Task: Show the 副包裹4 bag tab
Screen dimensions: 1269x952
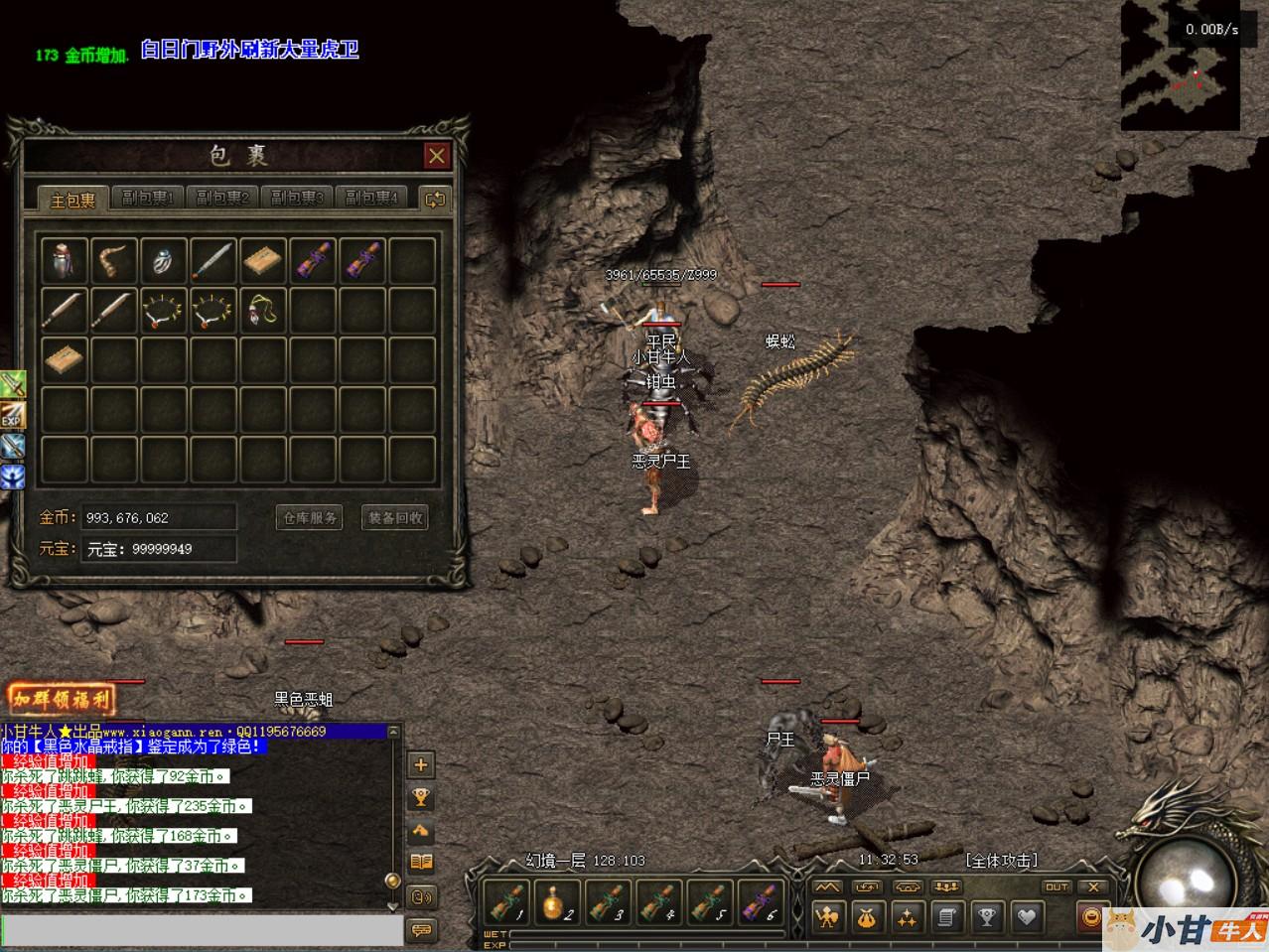Action: (371, 199)
